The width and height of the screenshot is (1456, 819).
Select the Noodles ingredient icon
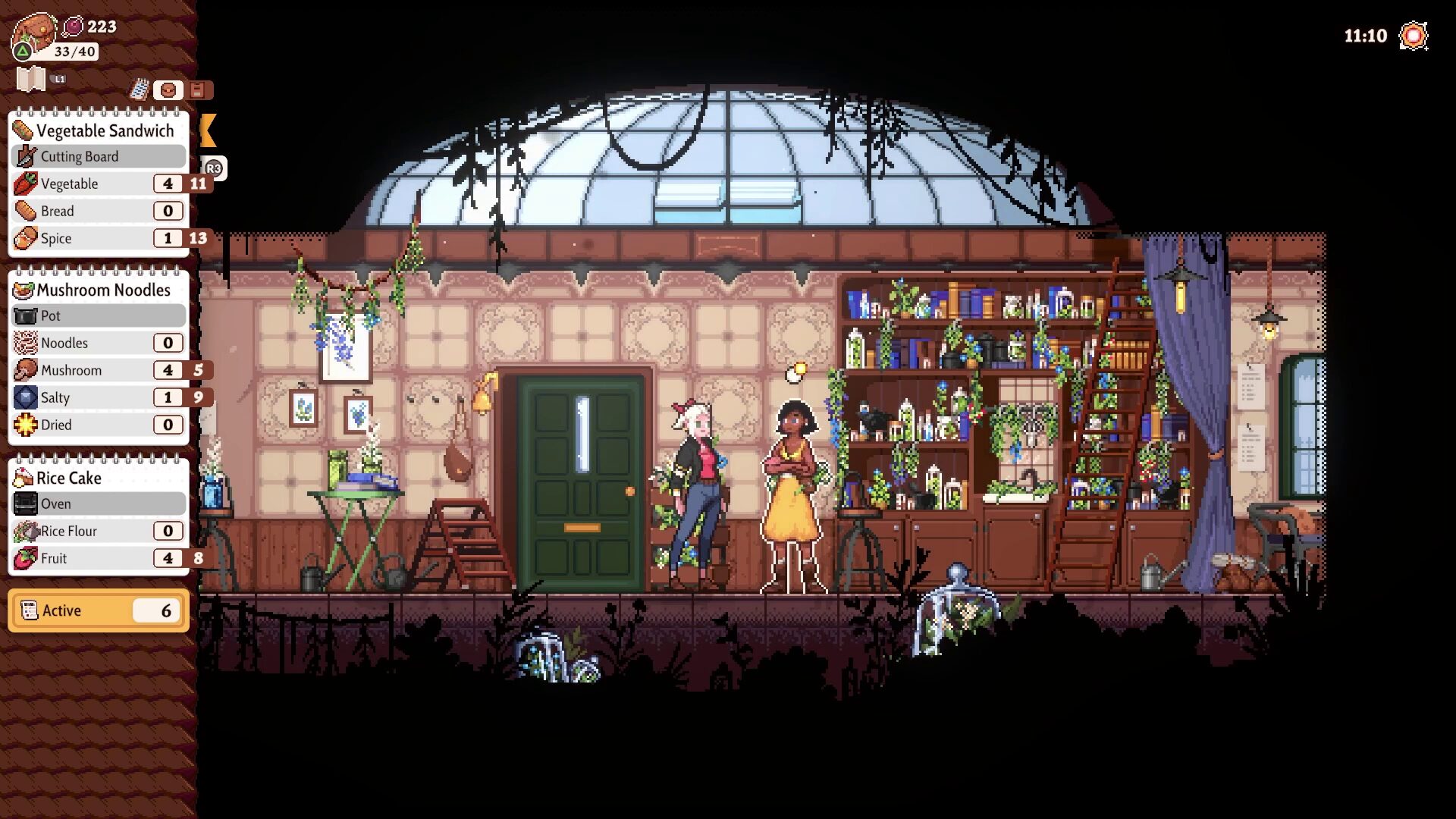tap(24, 343)
